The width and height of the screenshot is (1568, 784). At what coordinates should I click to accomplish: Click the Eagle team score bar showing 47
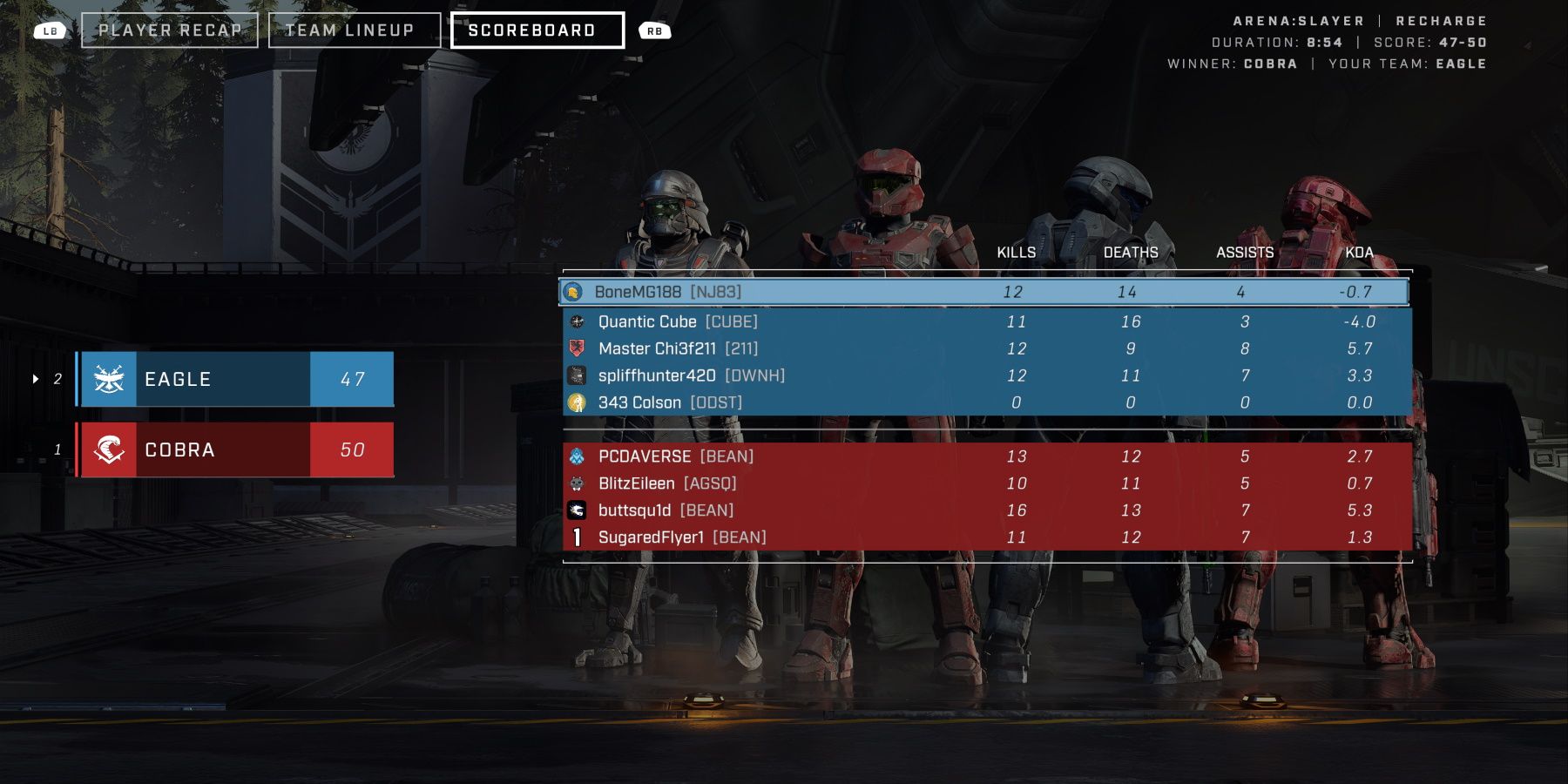pos(352,378)
